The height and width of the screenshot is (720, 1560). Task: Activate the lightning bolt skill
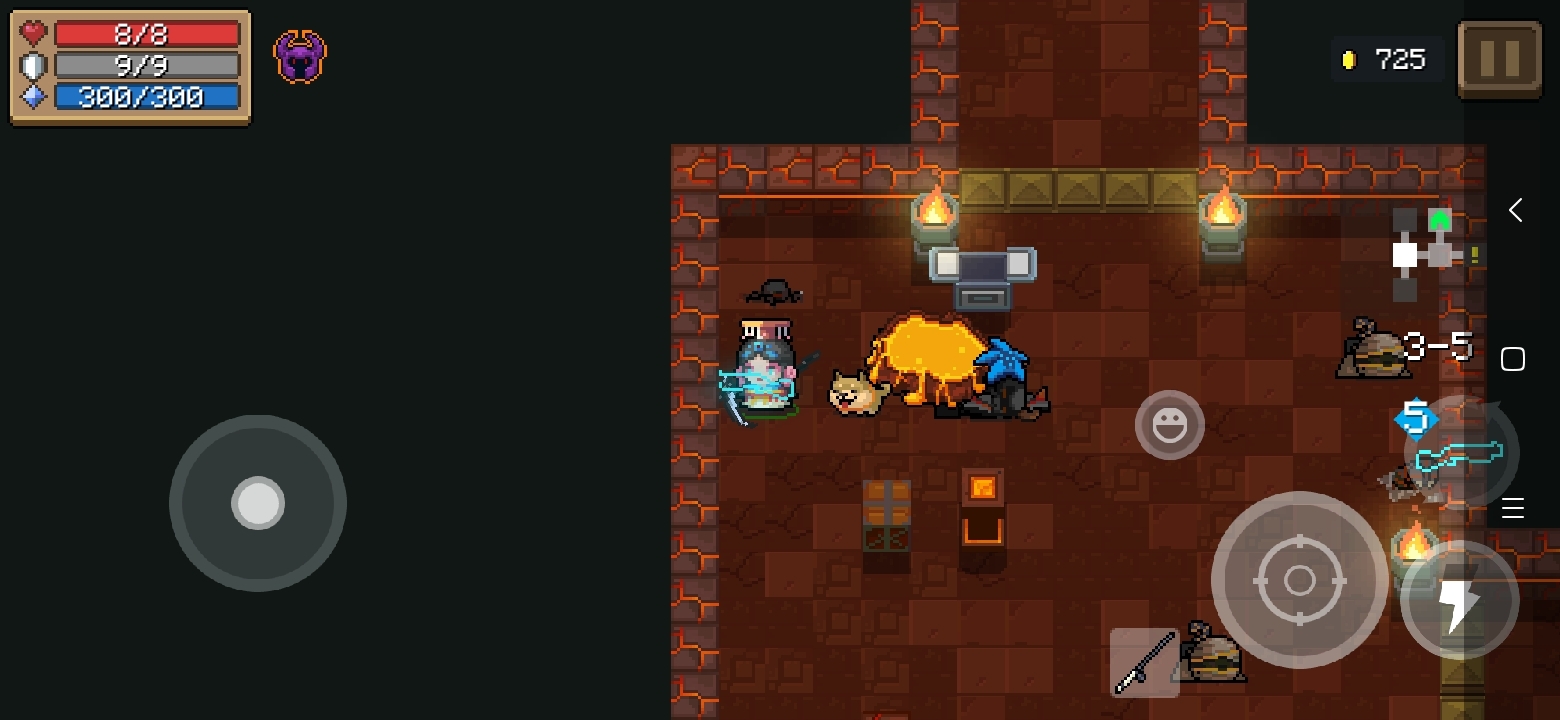click(x=1459, y=600)
